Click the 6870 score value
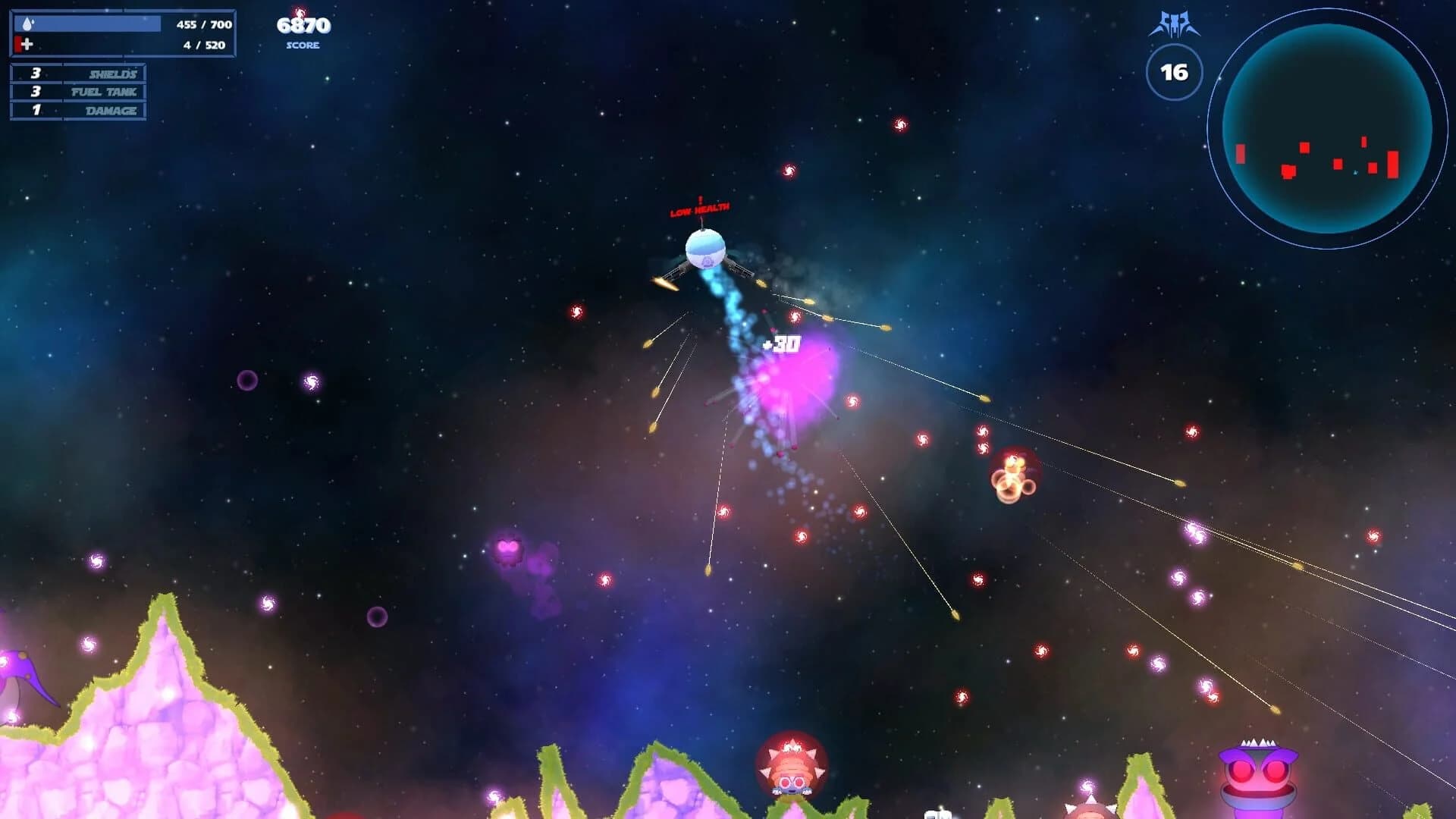 tap(302, 27)
